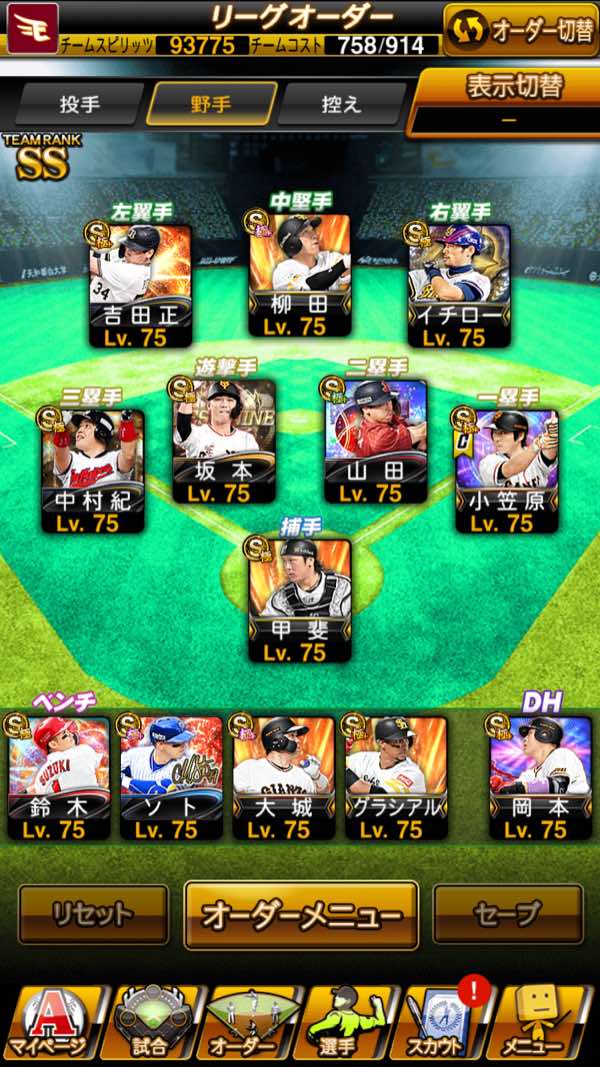Select the 野手 fielder tab
Image resolution: width=600 pixels, height=1067 pixels.
pyautogui.click(x=210, y=105)
